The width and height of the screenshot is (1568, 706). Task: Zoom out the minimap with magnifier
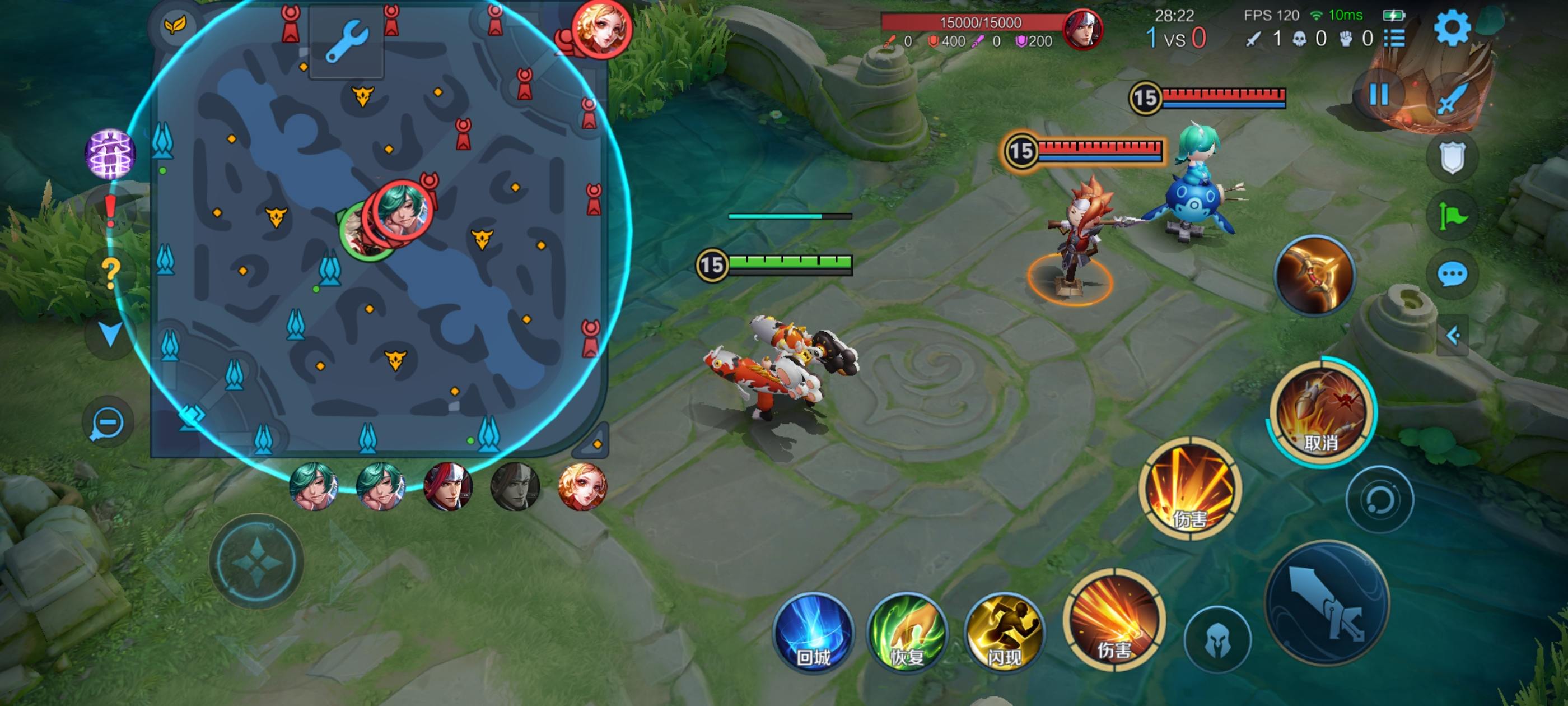click(x=108, y=422)
